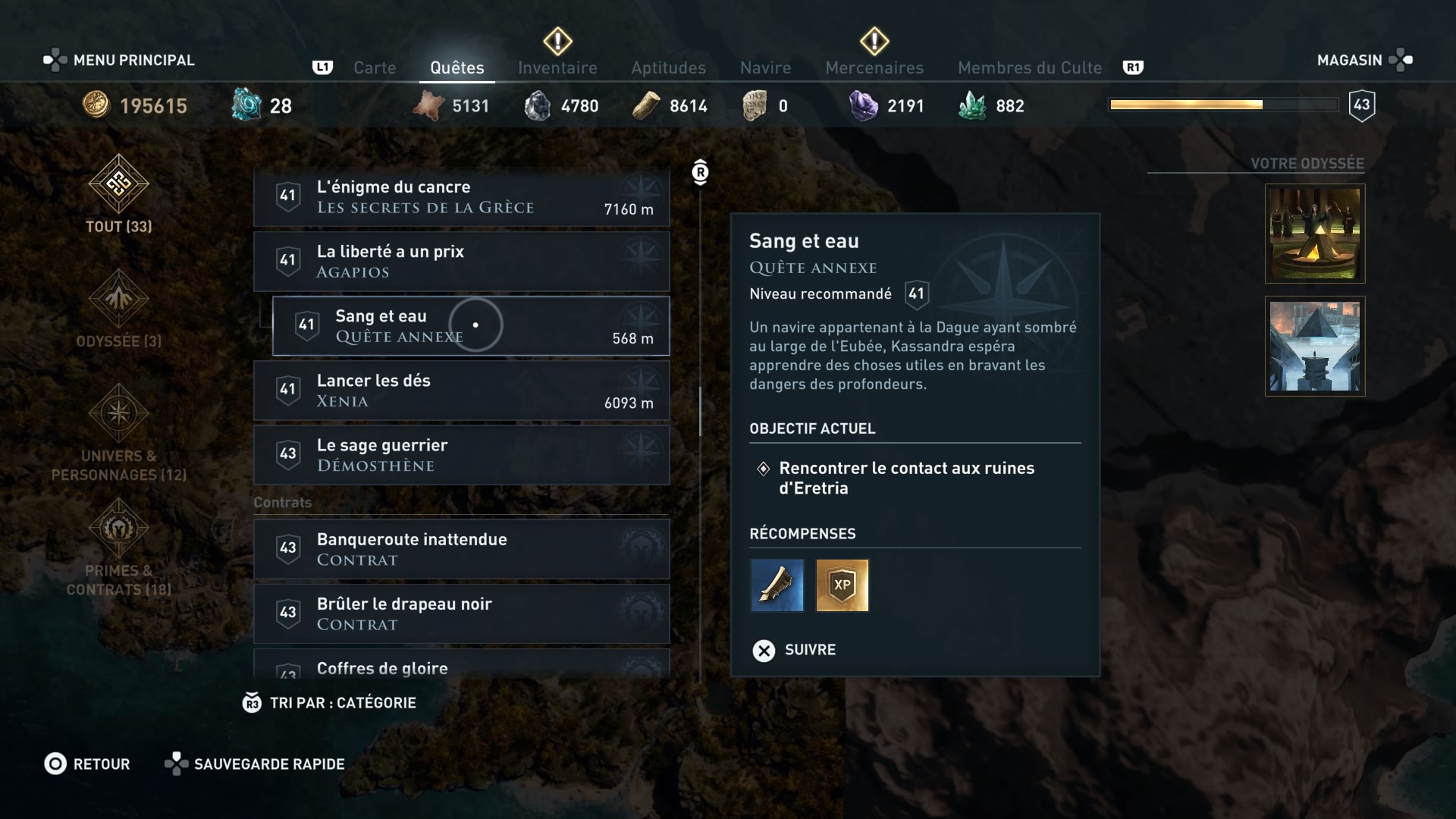This screenshot has width=1456, height=819.
Task: Show the Primes & Contrats category
Action: [119, 548]
